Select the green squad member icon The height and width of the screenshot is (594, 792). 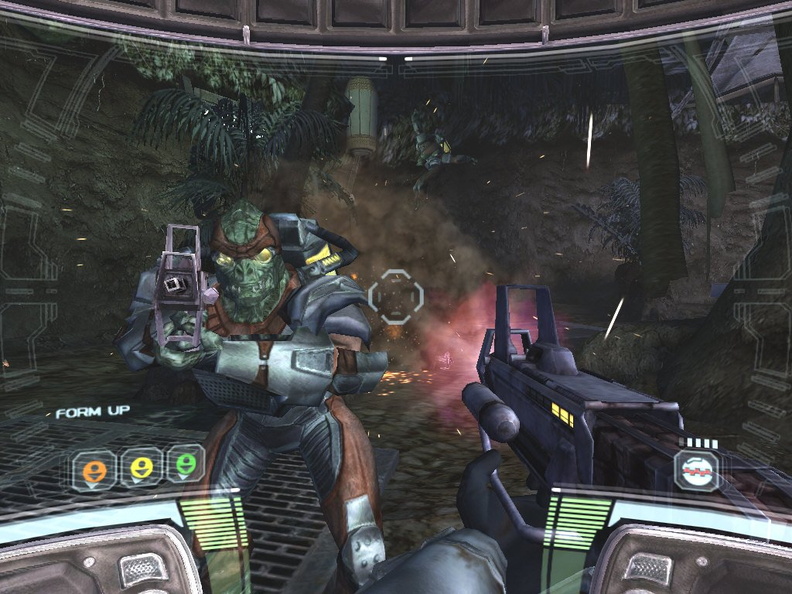(186, 464)
